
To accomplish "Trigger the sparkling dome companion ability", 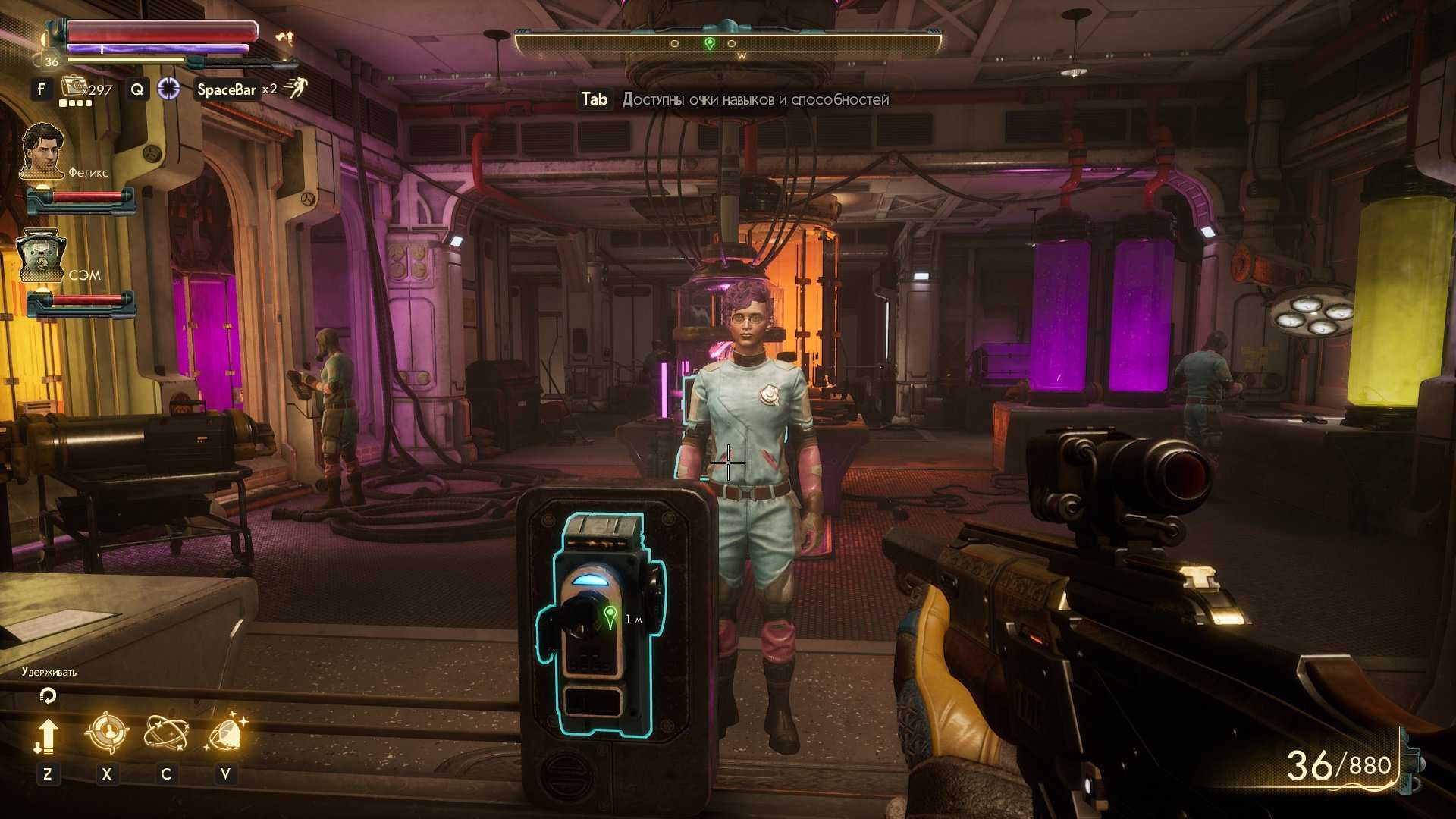I will tap(225, 733).
